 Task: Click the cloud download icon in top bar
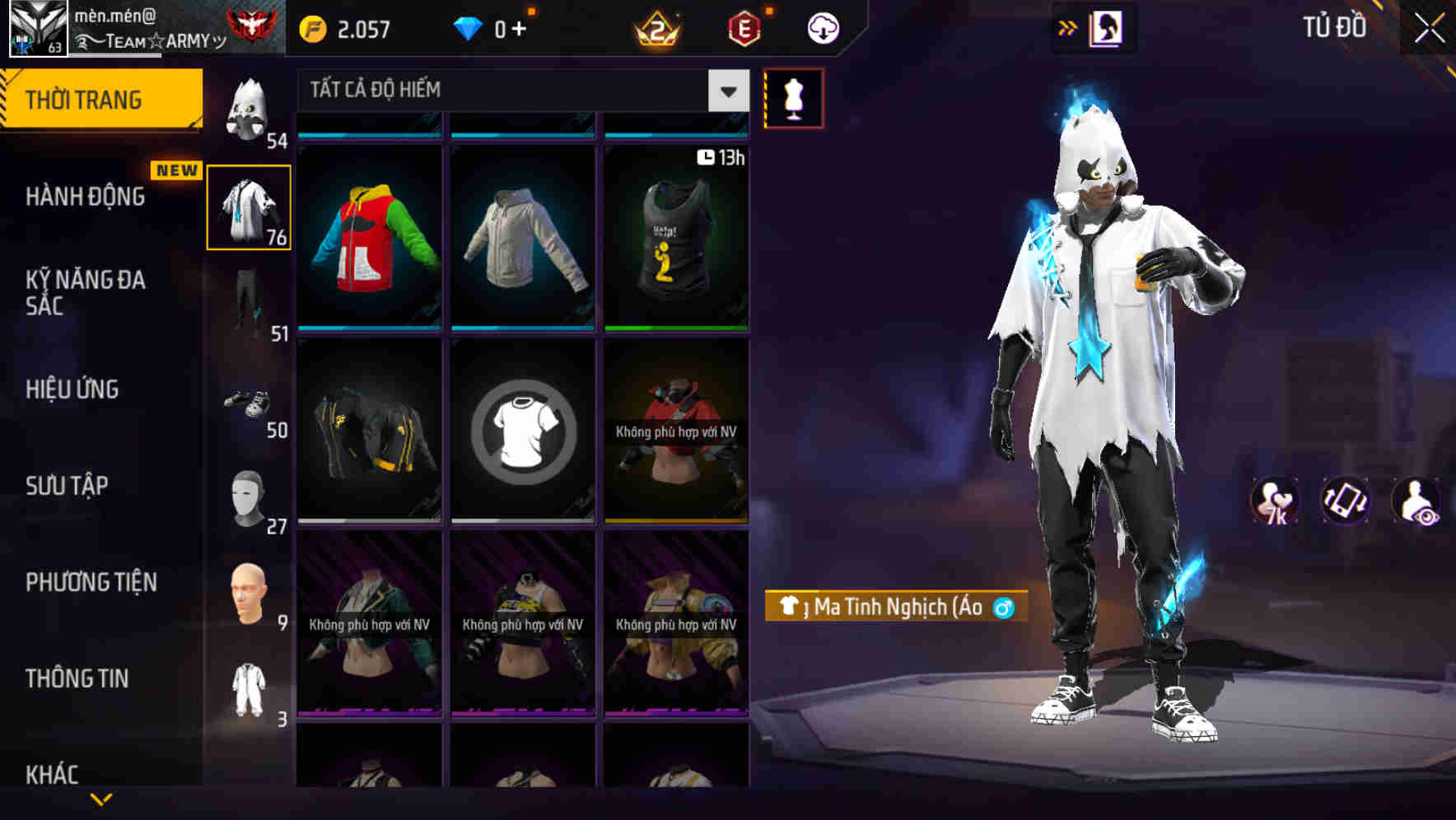coord(822,27)
